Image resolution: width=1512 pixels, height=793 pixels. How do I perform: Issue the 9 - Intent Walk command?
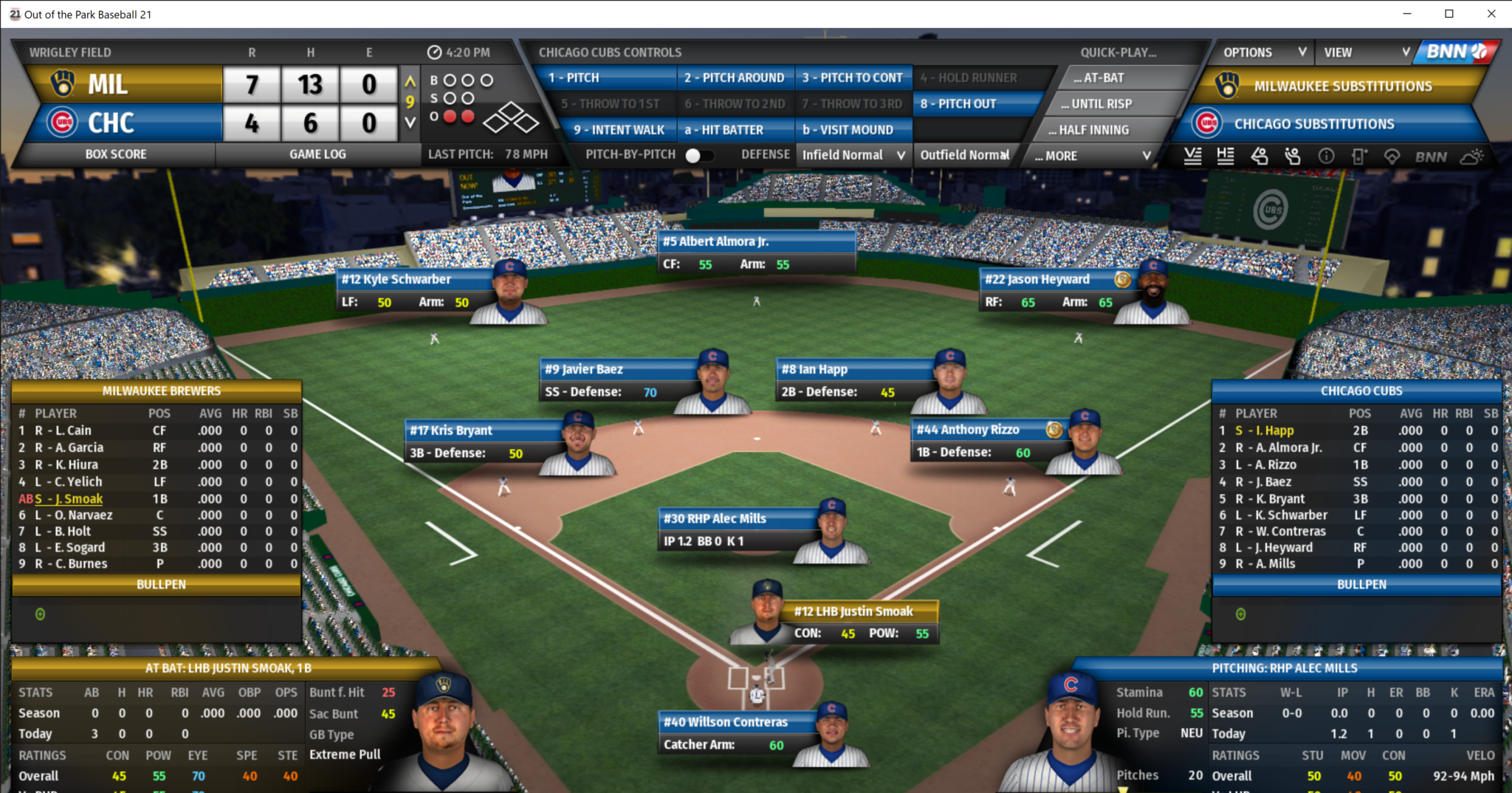(619, 130)
